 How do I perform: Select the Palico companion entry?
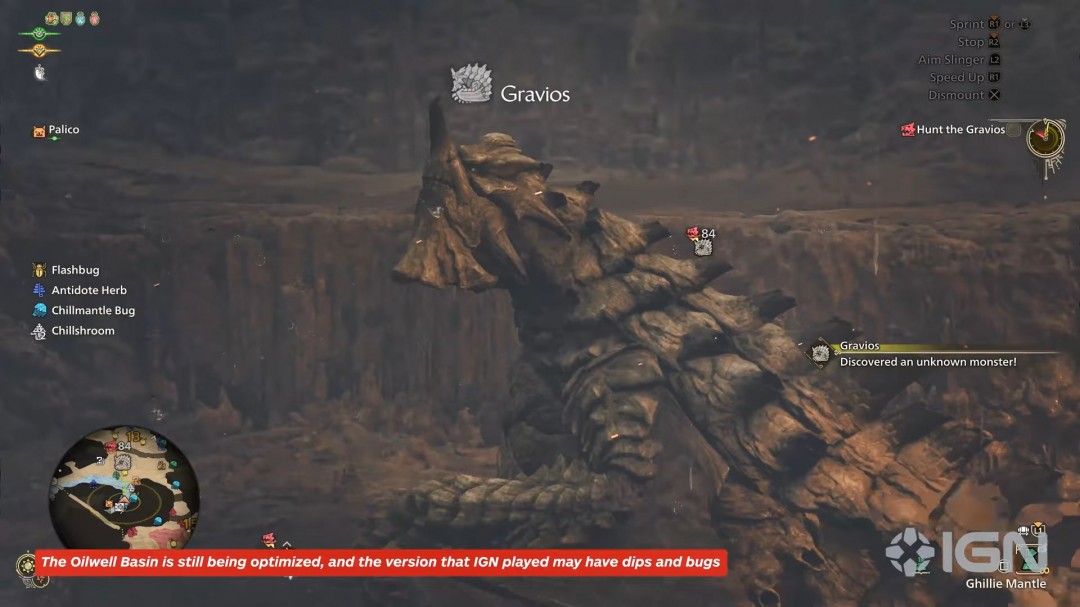[62, 130]
